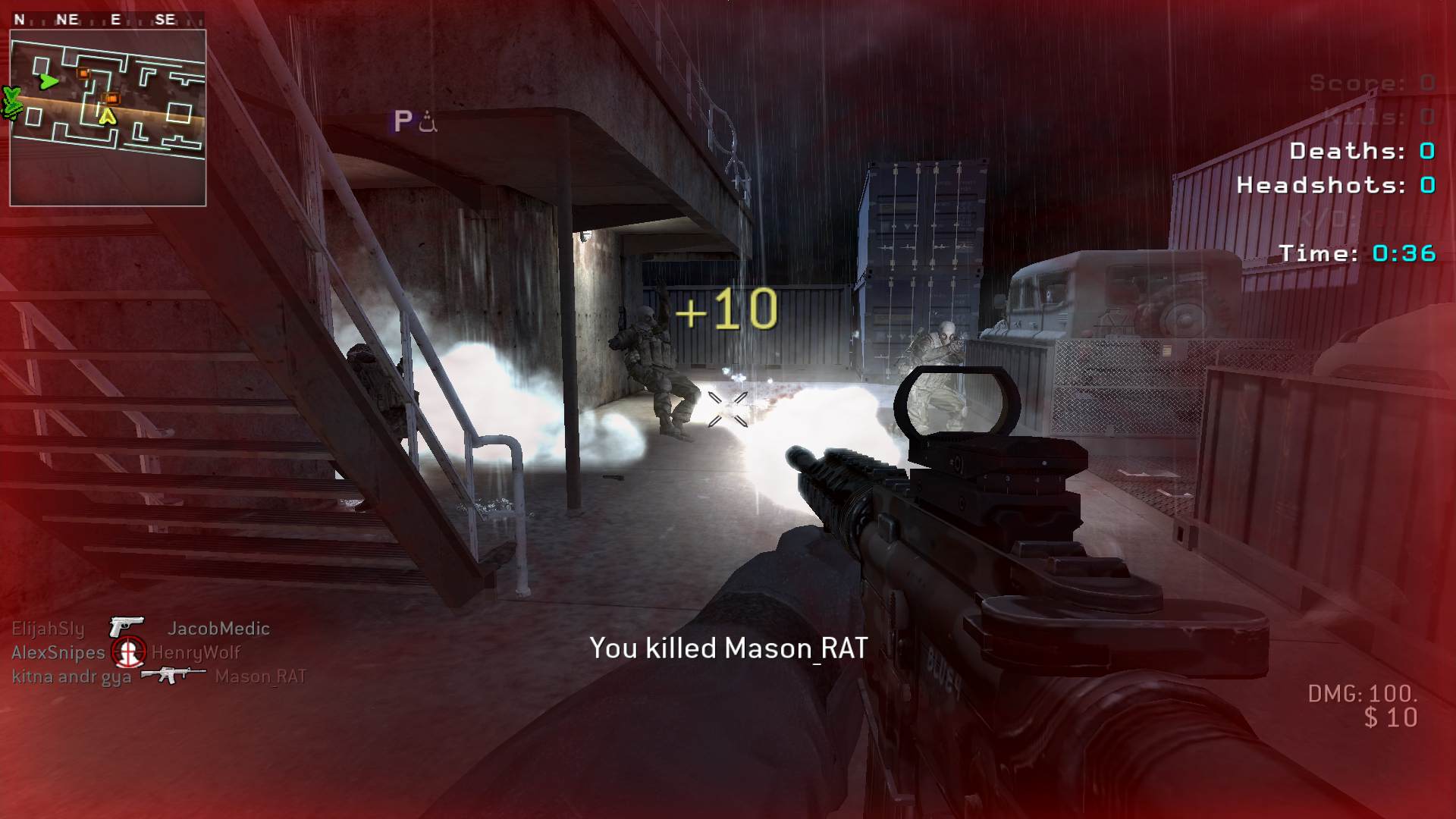Image resolution: width=1456 pixels, height=819 pixels.
Task: Select the yellow player arrow on the minimap
Action: click(x=108, y=116)
